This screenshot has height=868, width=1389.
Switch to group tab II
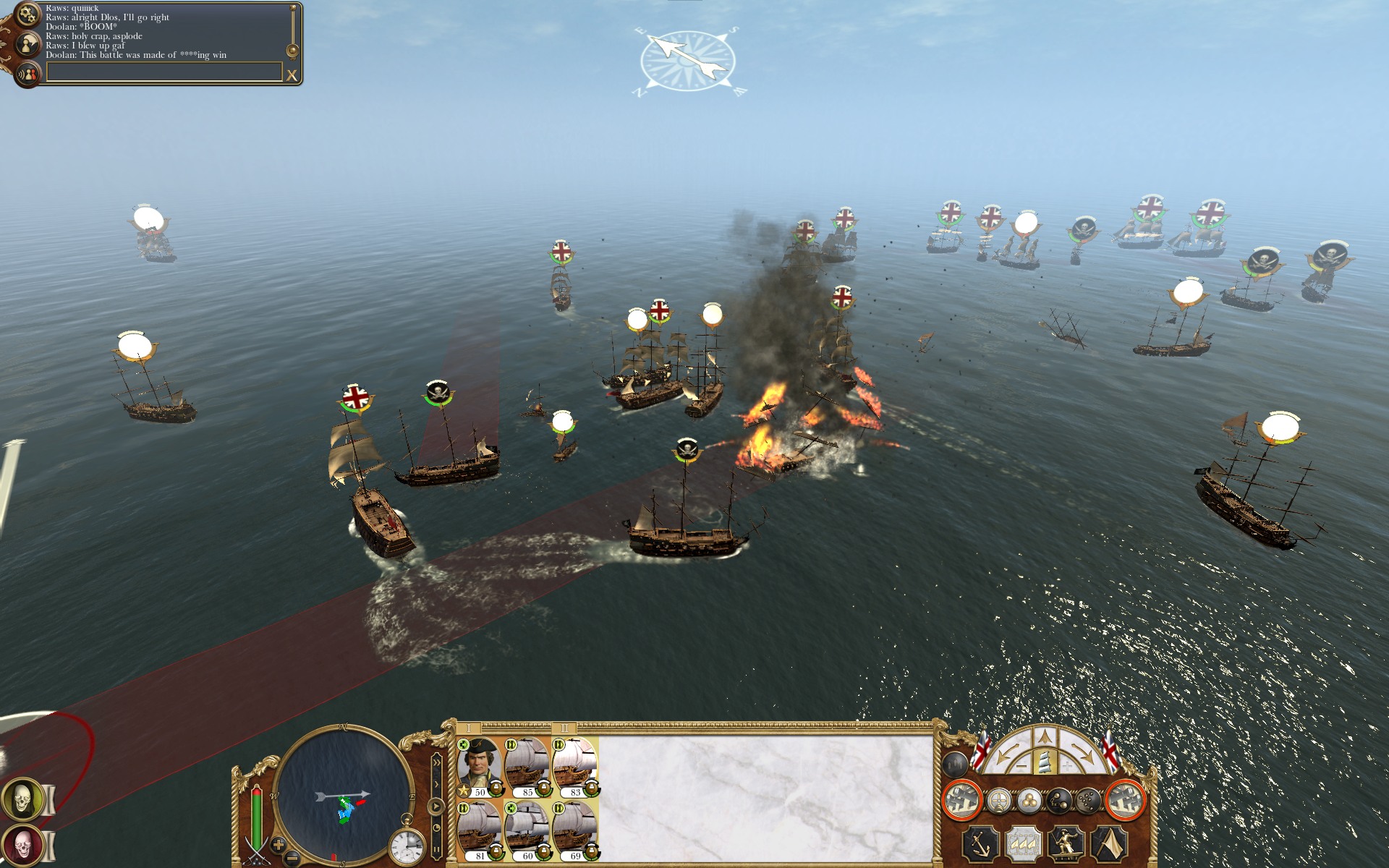click(564, 728)
